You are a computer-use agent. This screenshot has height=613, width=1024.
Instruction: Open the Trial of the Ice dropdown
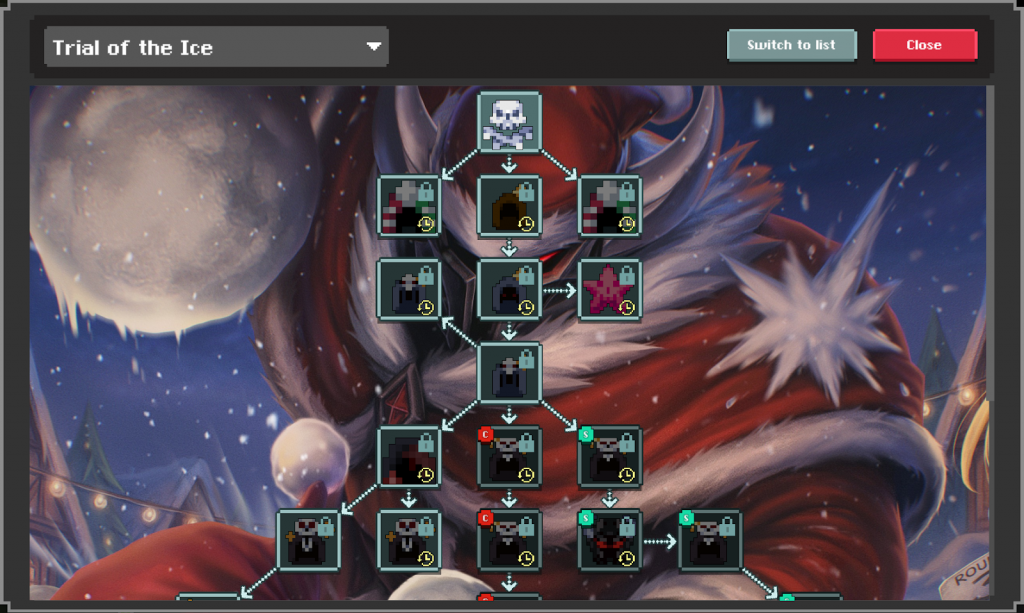pos(216,47)
